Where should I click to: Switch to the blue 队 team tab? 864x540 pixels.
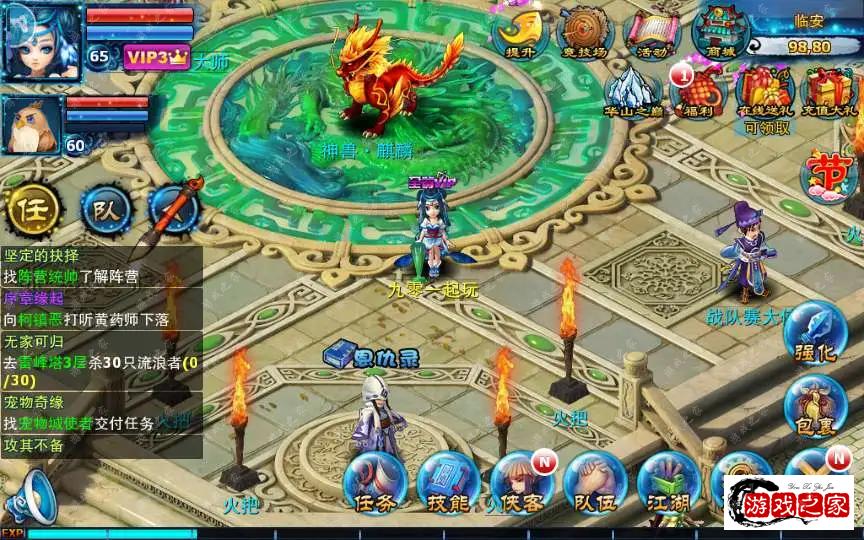[105, 210]
